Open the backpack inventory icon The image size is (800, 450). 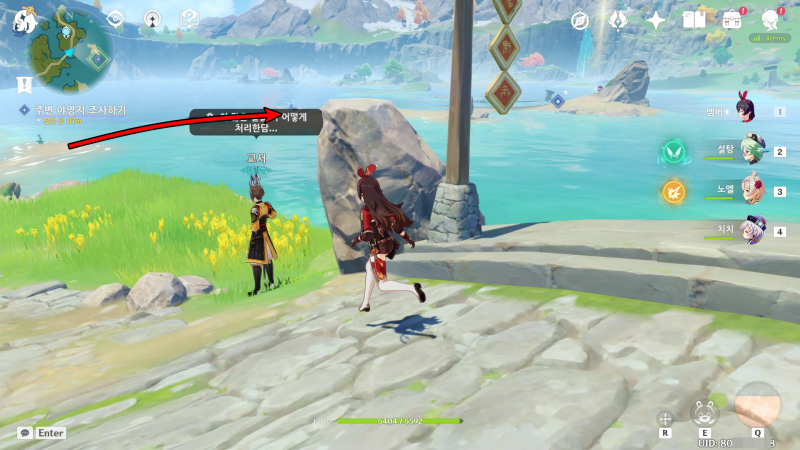(x=732, y=20)
